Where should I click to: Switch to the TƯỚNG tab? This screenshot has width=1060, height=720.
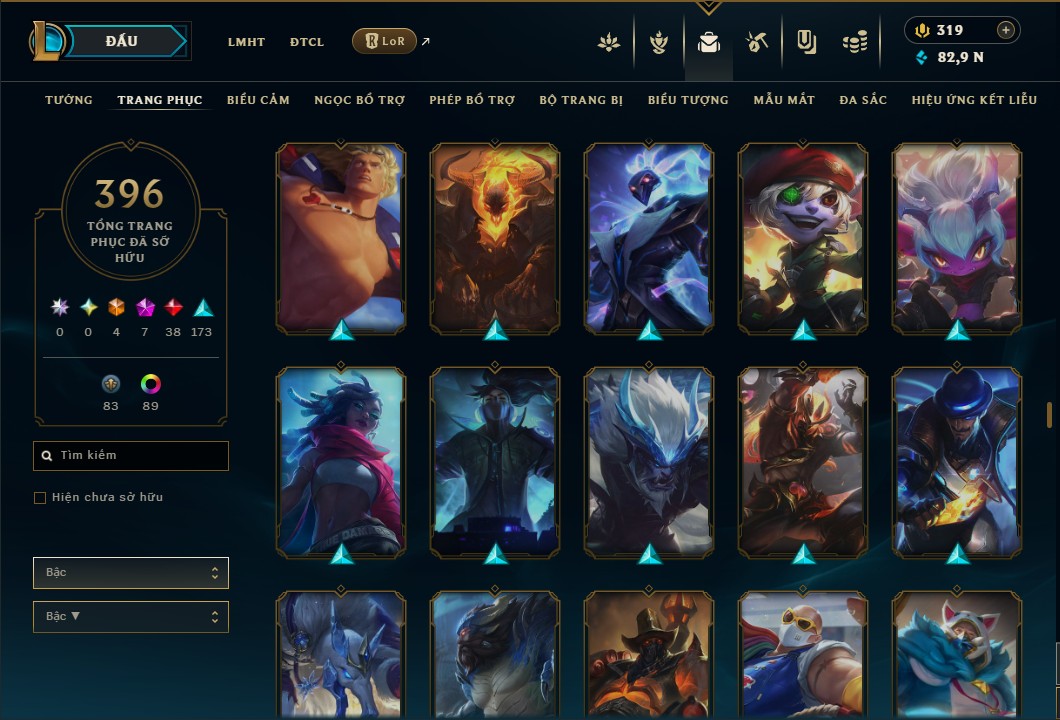pos(69,100)
